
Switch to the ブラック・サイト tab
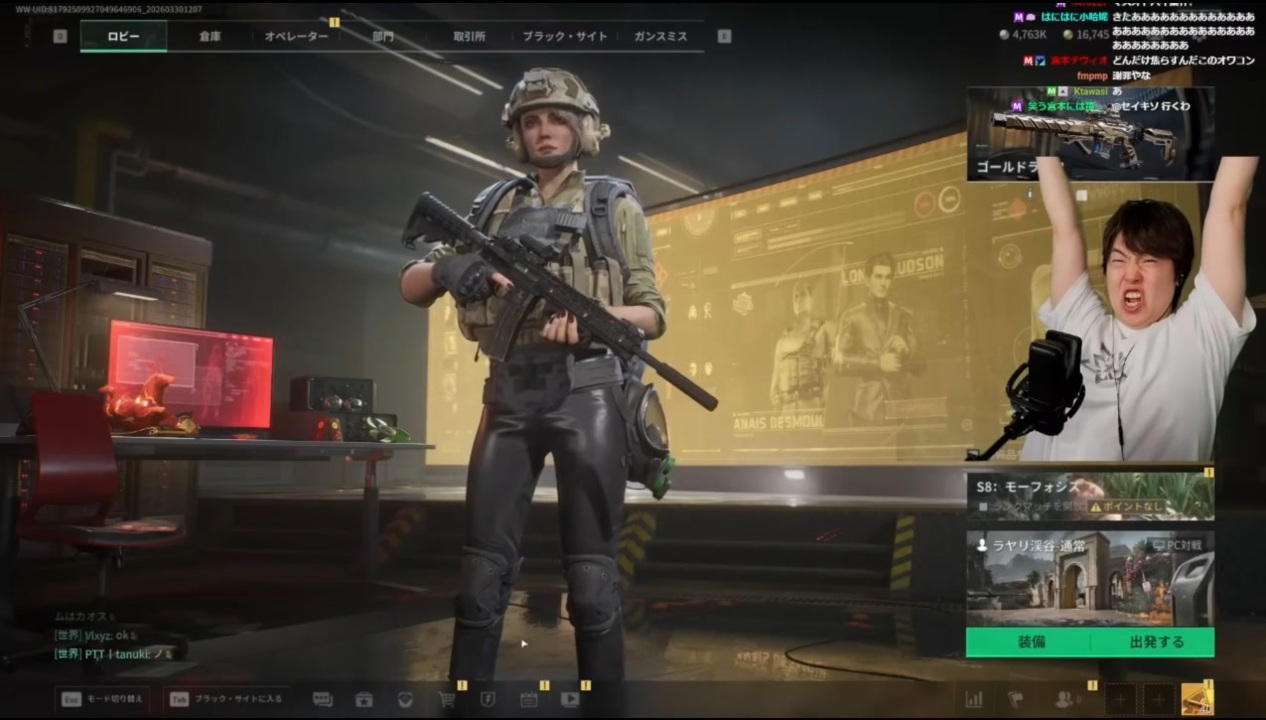565,36
